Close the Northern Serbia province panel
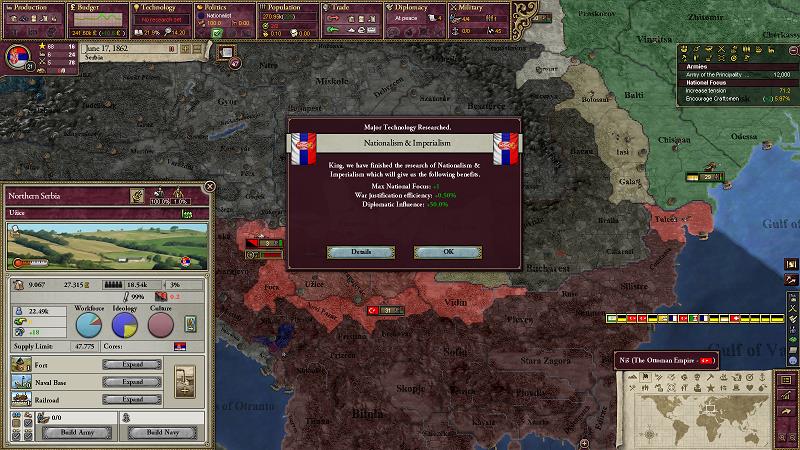The height and width of the screenshot is (450, 800). pos(209,186)
